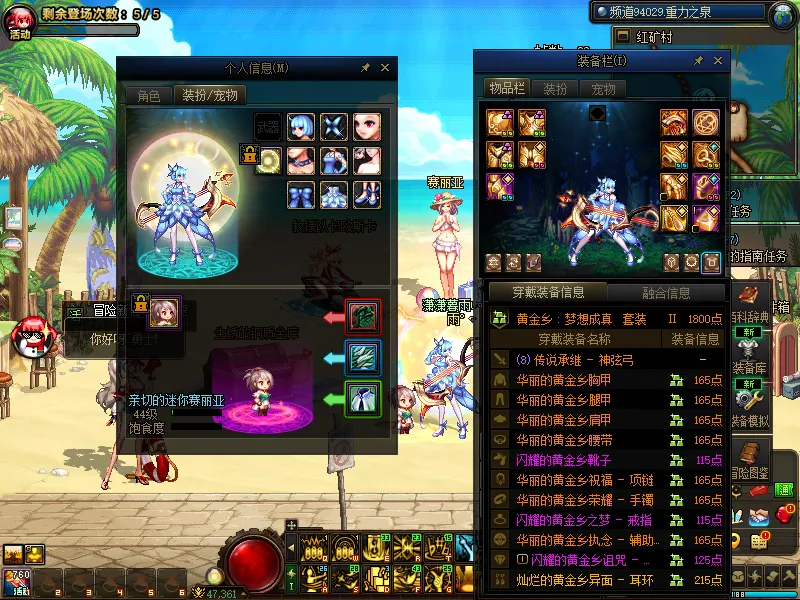Image resolution: width=800 pixels, height=600 pixels.
Task: Close the 个人信息 window
Action: click(385, 68)
